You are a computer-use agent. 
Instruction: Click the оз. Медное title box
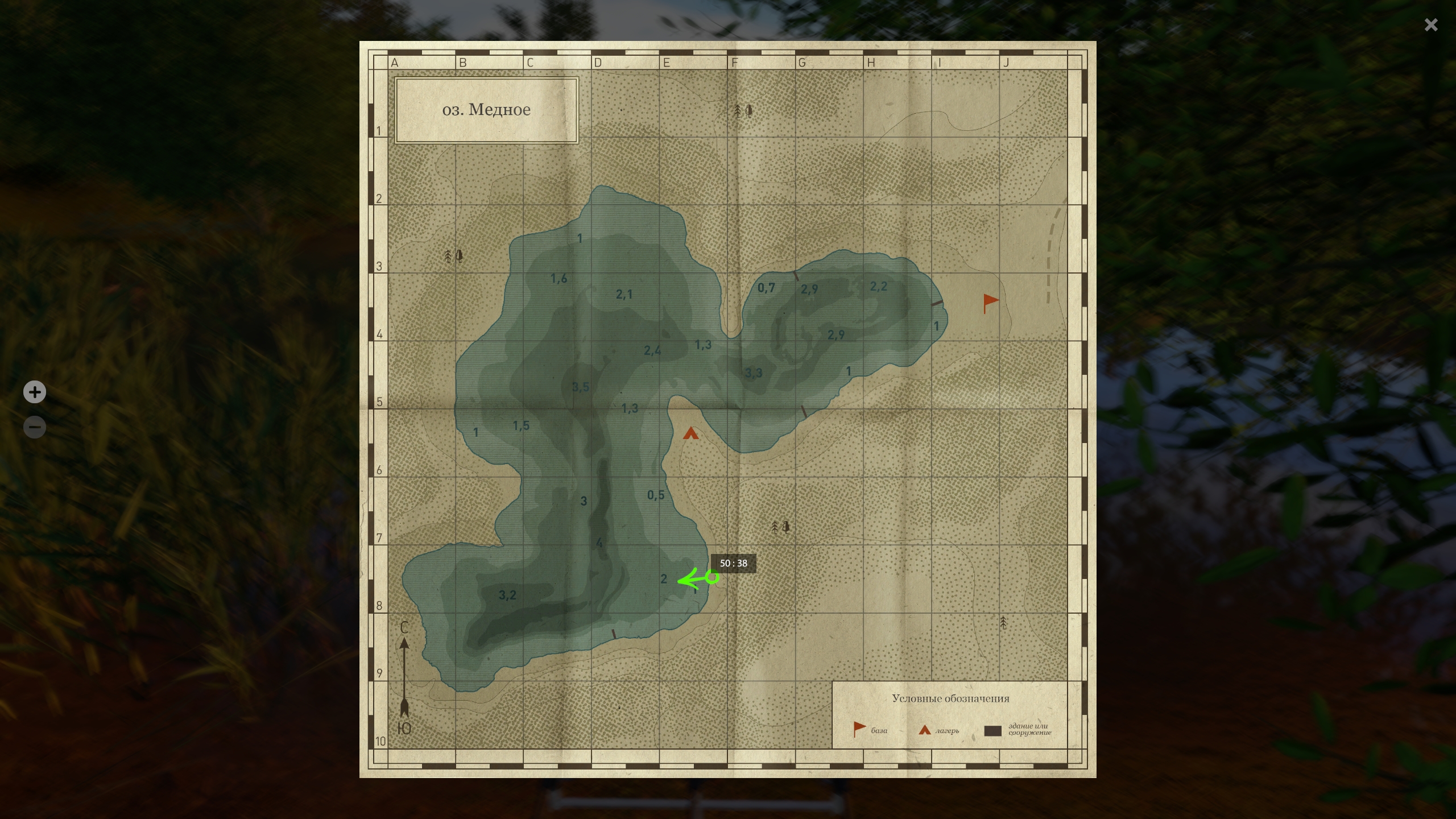pos(487,109)
